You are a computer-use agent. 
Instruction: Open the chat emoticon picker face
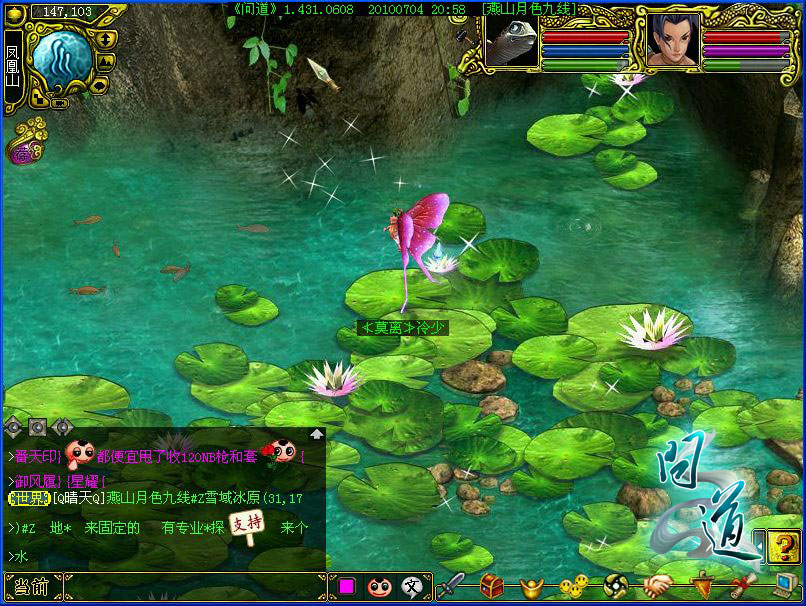(x=378, y=587)
